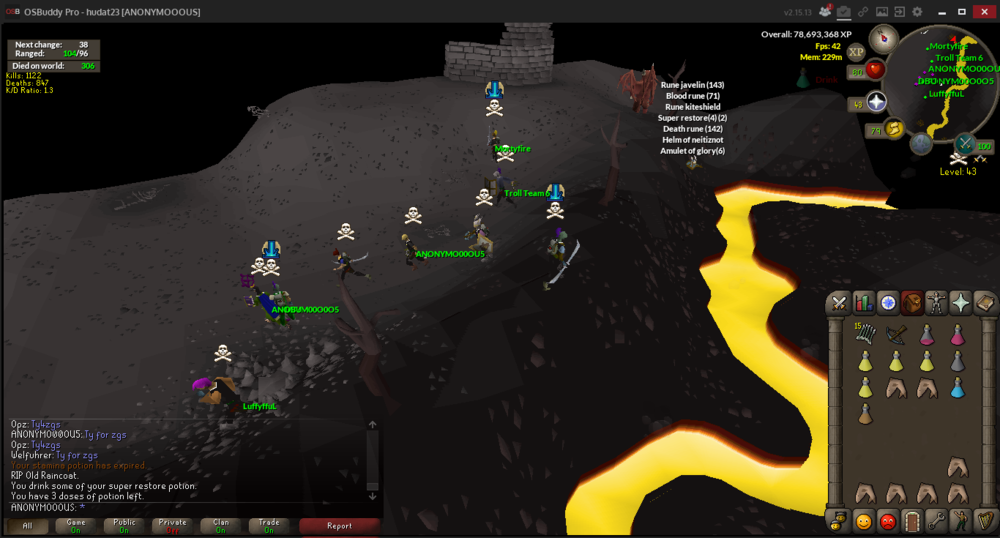This screenshot has height=538, width=1000.
Task: Open the world map globe
Action: tap(921, 144)
